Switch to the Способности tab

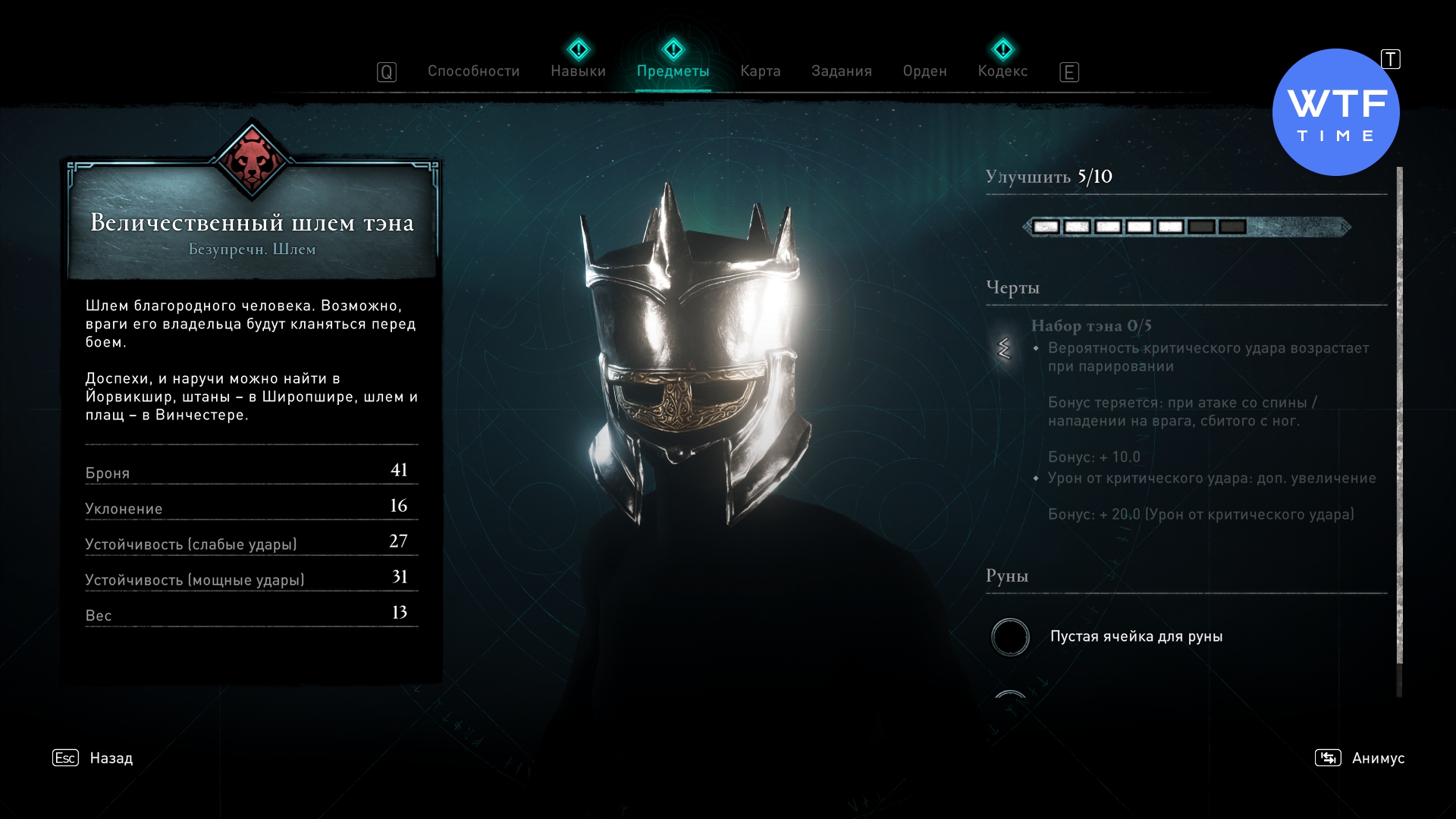pos(473,71)
